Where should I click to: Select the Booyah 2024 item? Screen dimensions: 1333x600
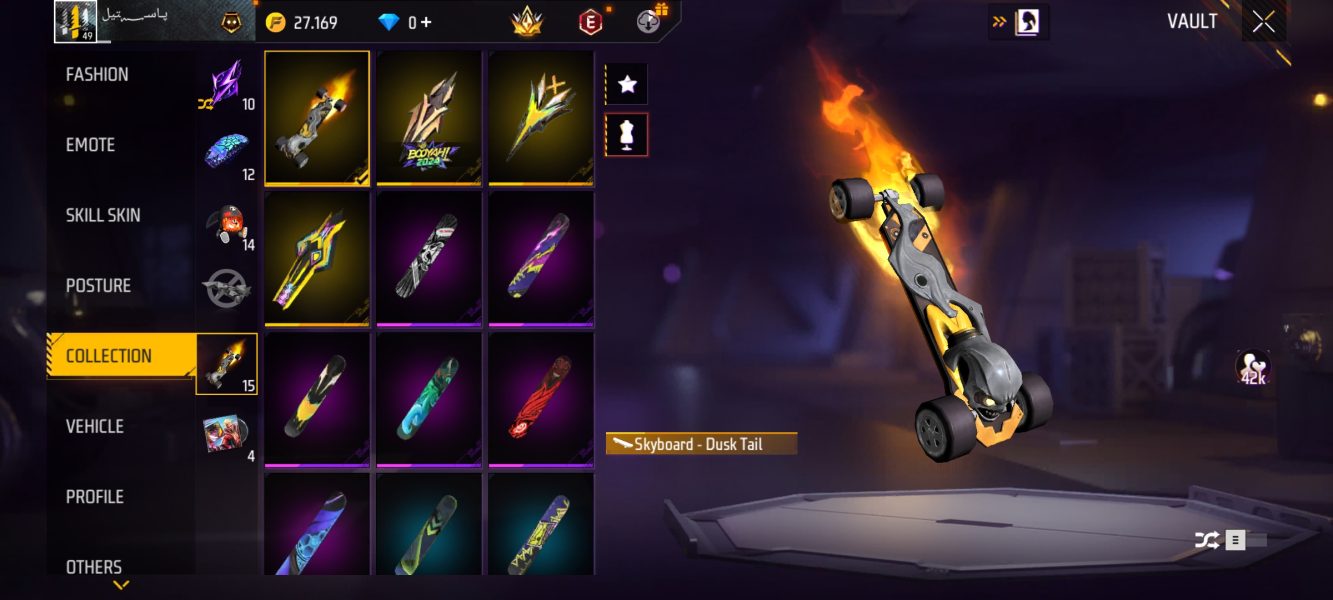point(429,118)
